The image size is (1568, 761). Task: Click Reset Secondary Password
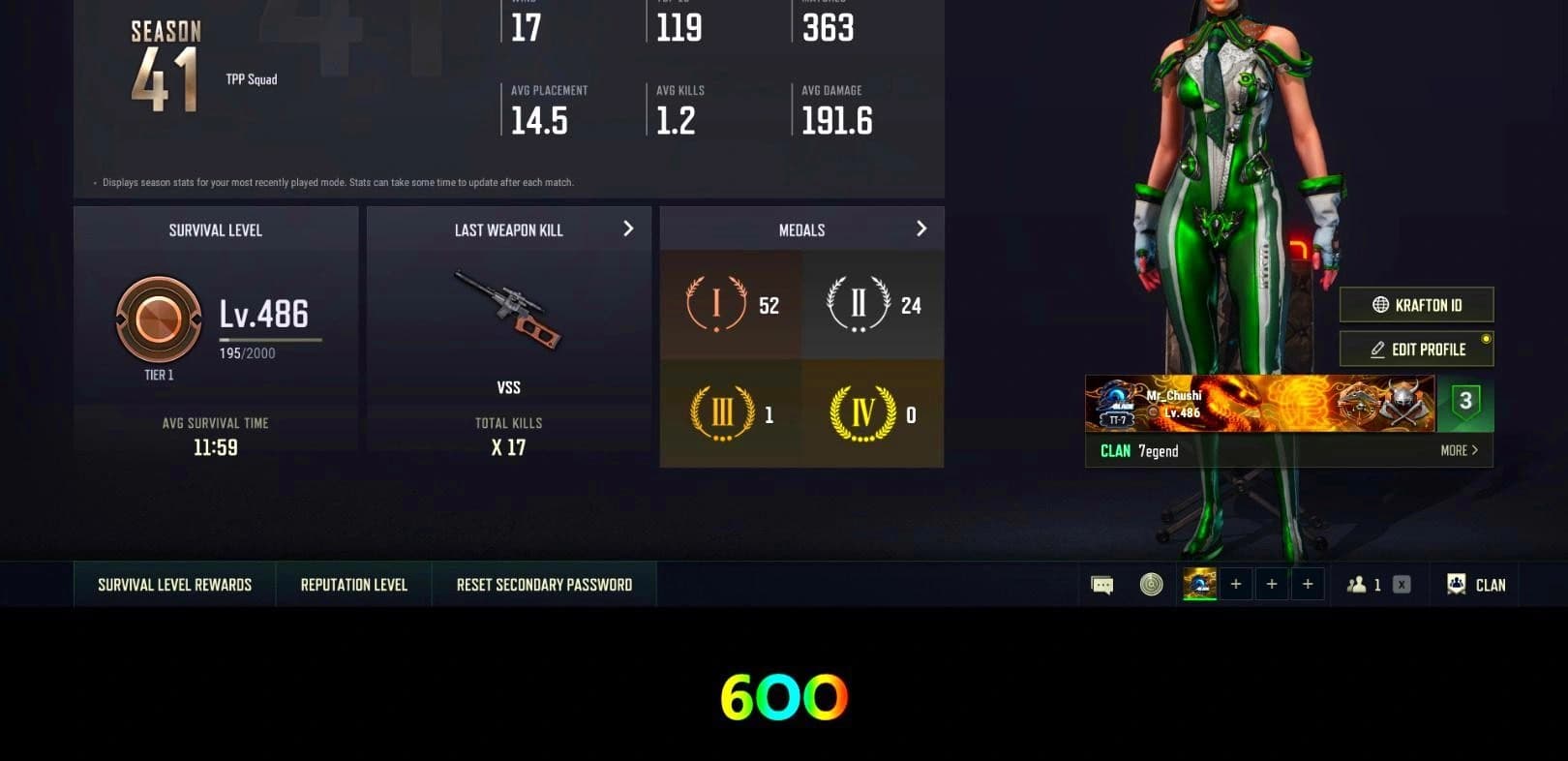[544, 584]
